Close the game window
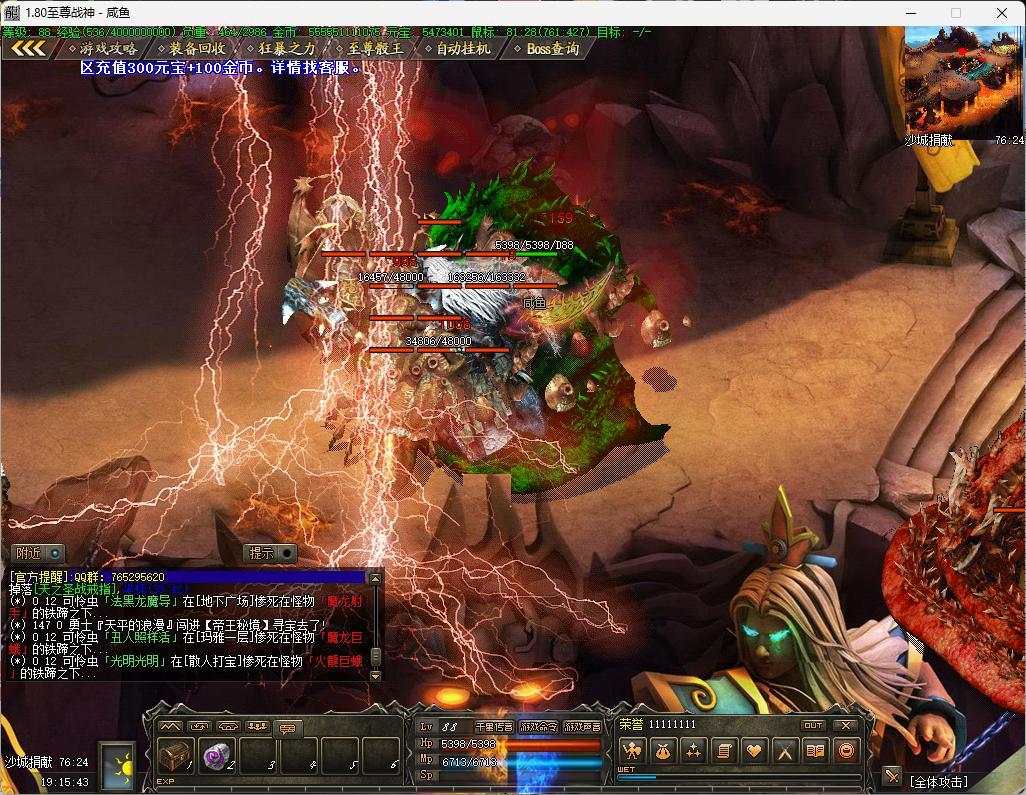 [x=1001, y=13]
